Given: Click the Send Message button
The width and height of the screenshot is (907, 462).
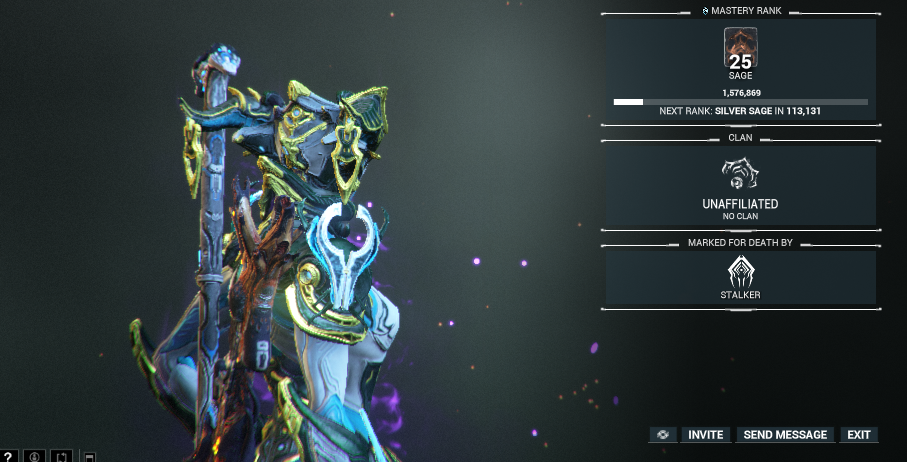Looking at the screenshot, I should click(785, 435).
